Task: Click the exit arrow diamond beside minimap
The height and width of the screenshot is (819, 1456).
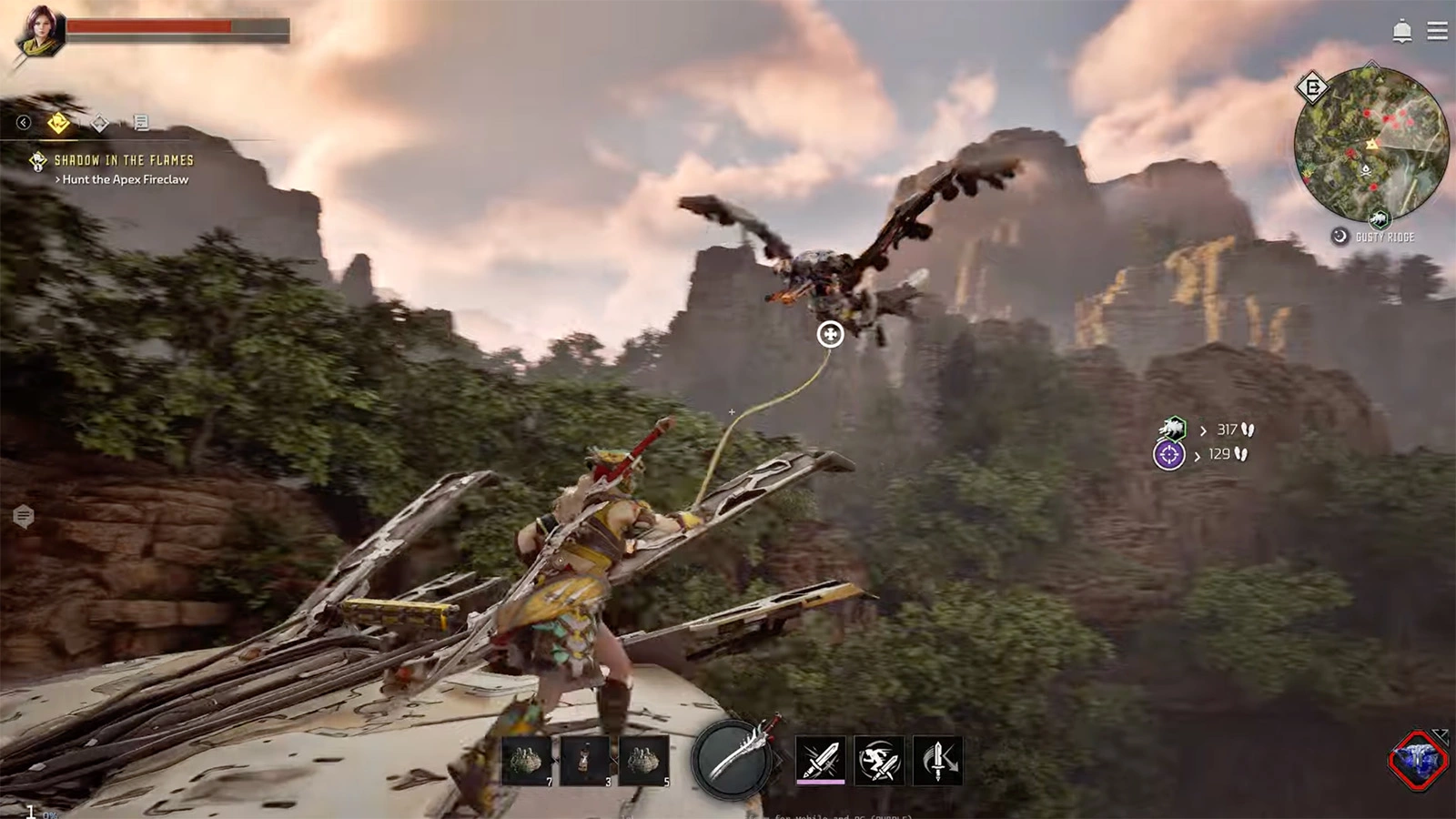Action: point(1312,87)
